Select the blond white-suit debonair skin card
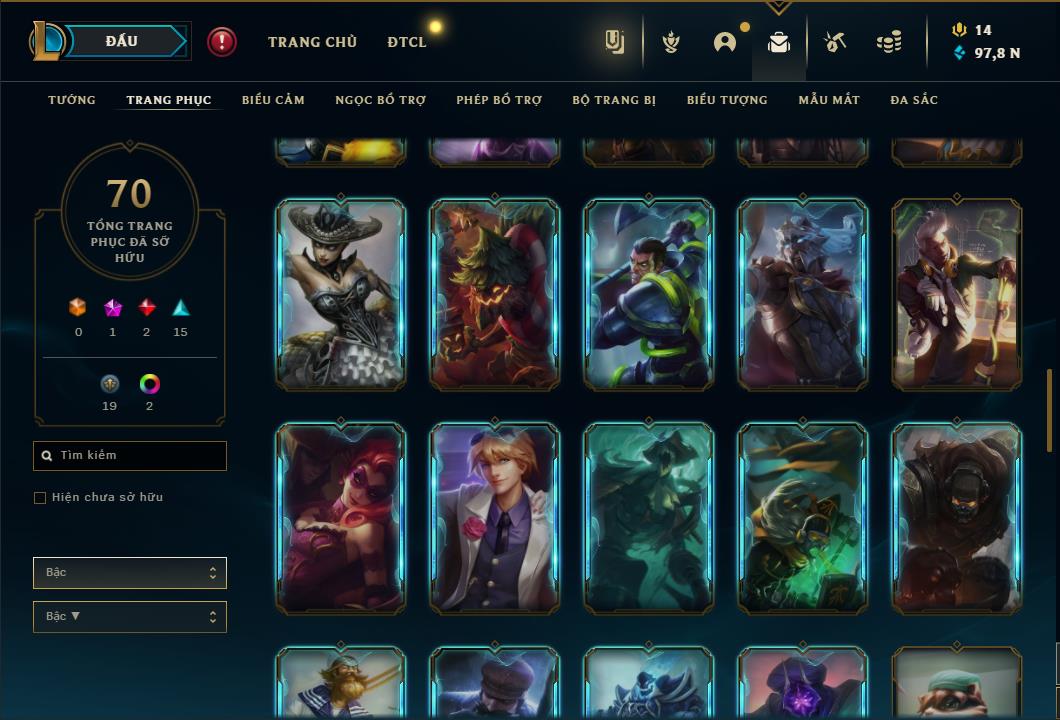The width and height of the screenshot is (1060, 720). click(x=495, y=517)
